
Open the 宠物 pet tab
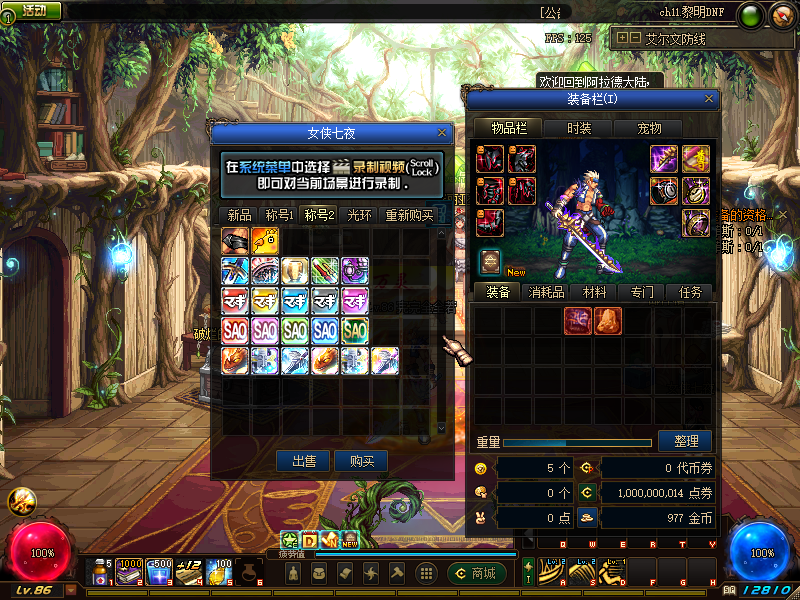pyautogui.click(x=650, y=128)
